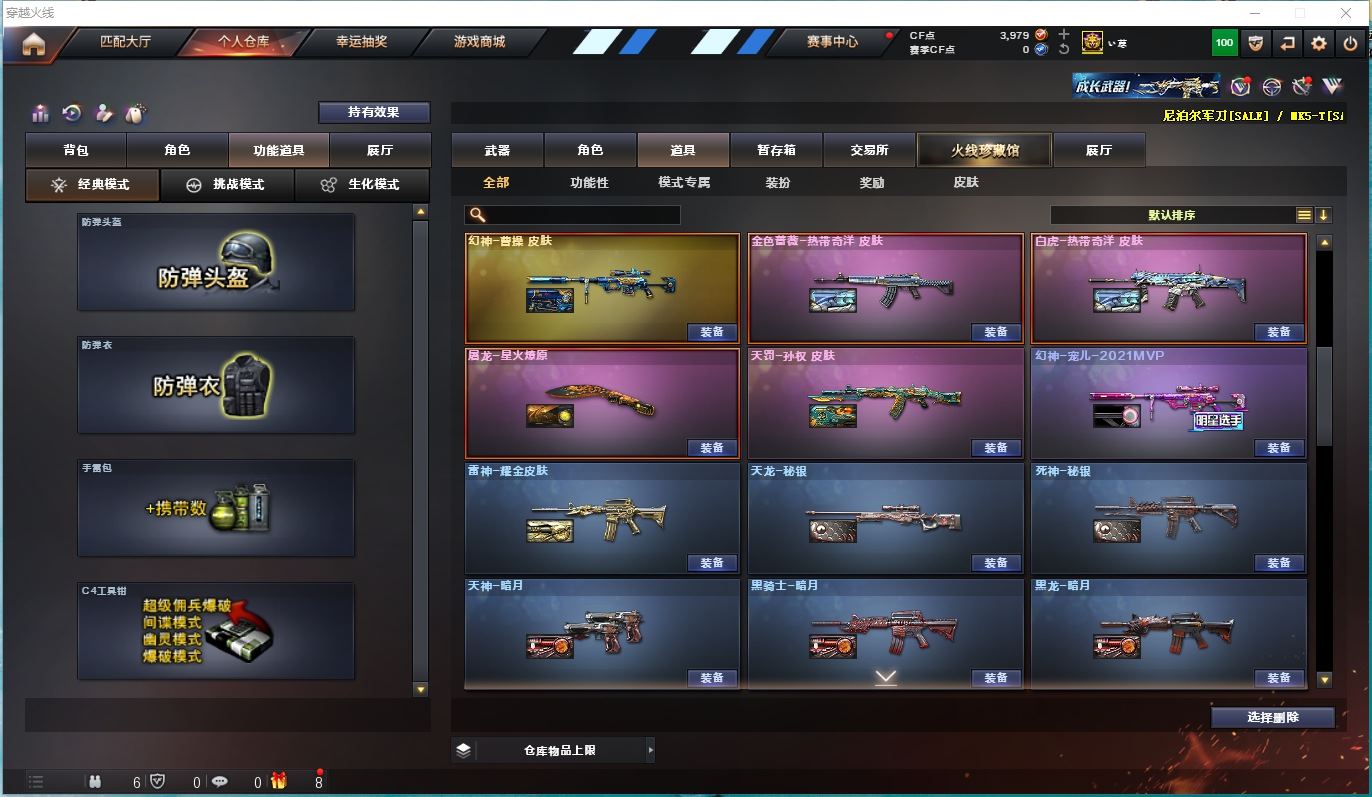Close the game window
Image resolution: width=1372 pixels, height=797 pixels.
(x=1345, y=13)
